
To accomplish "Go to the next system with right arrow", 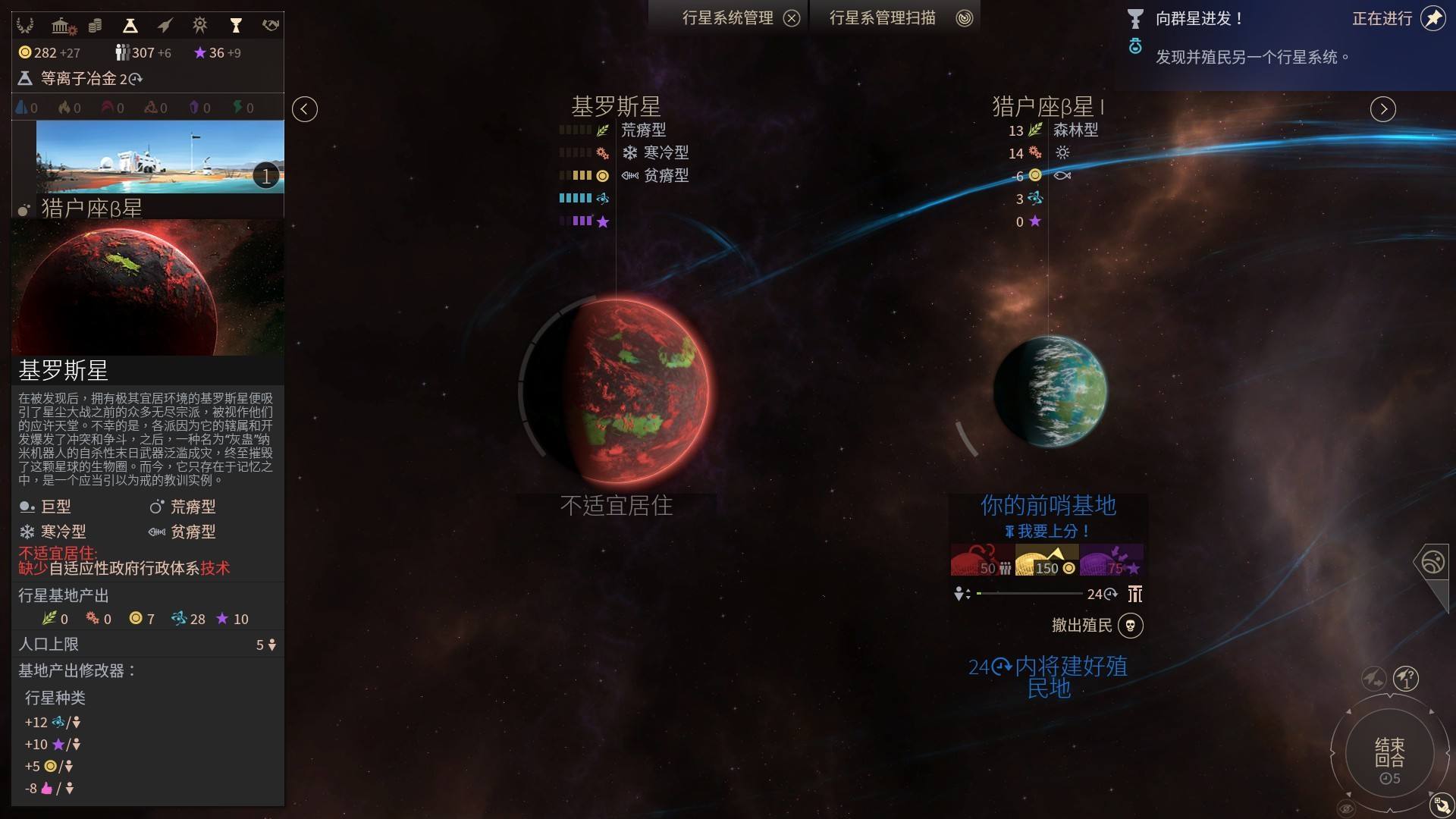I will tap(1382, 109).
